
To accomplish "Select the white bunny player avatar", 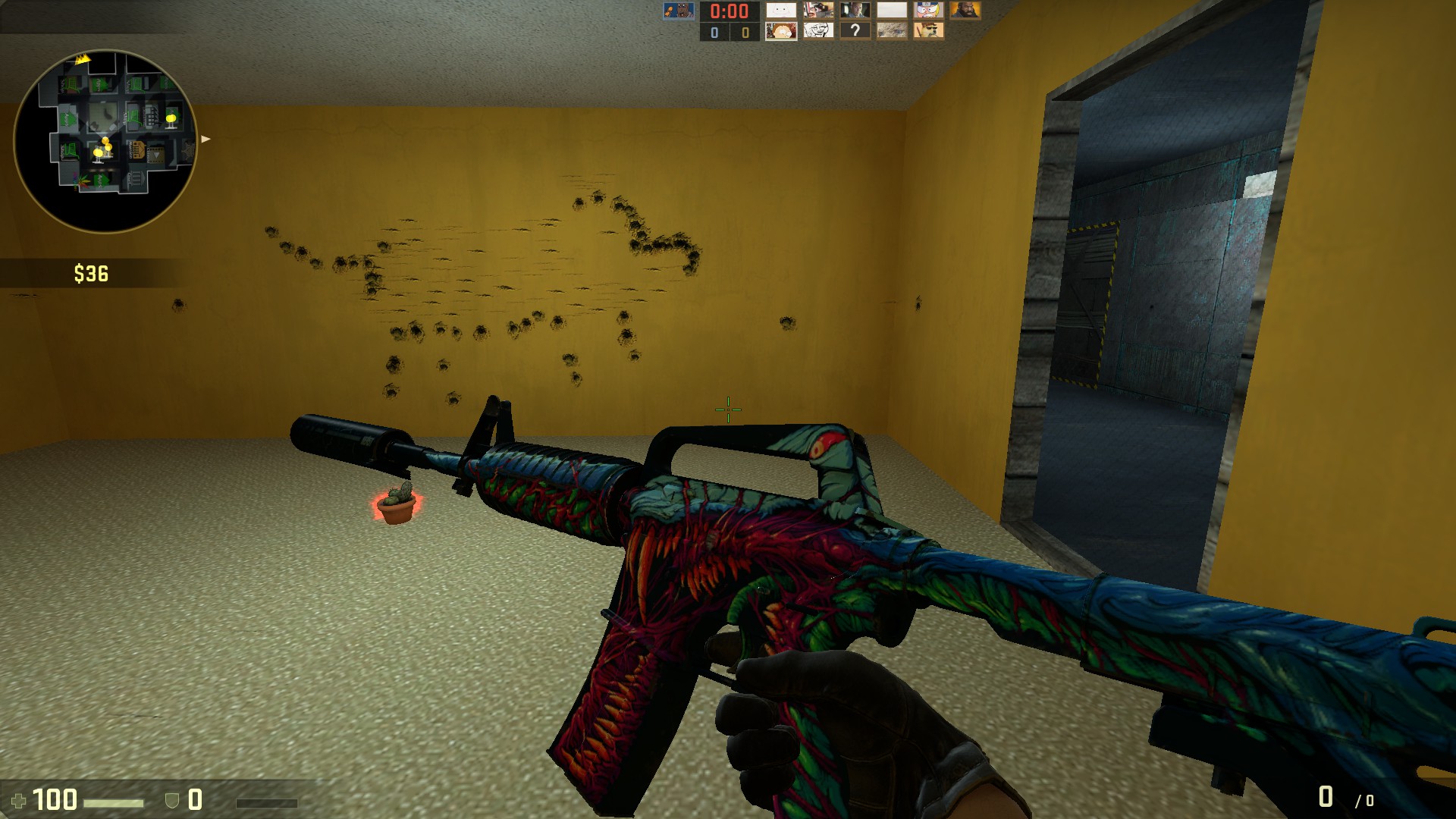I will pos(781,11).
